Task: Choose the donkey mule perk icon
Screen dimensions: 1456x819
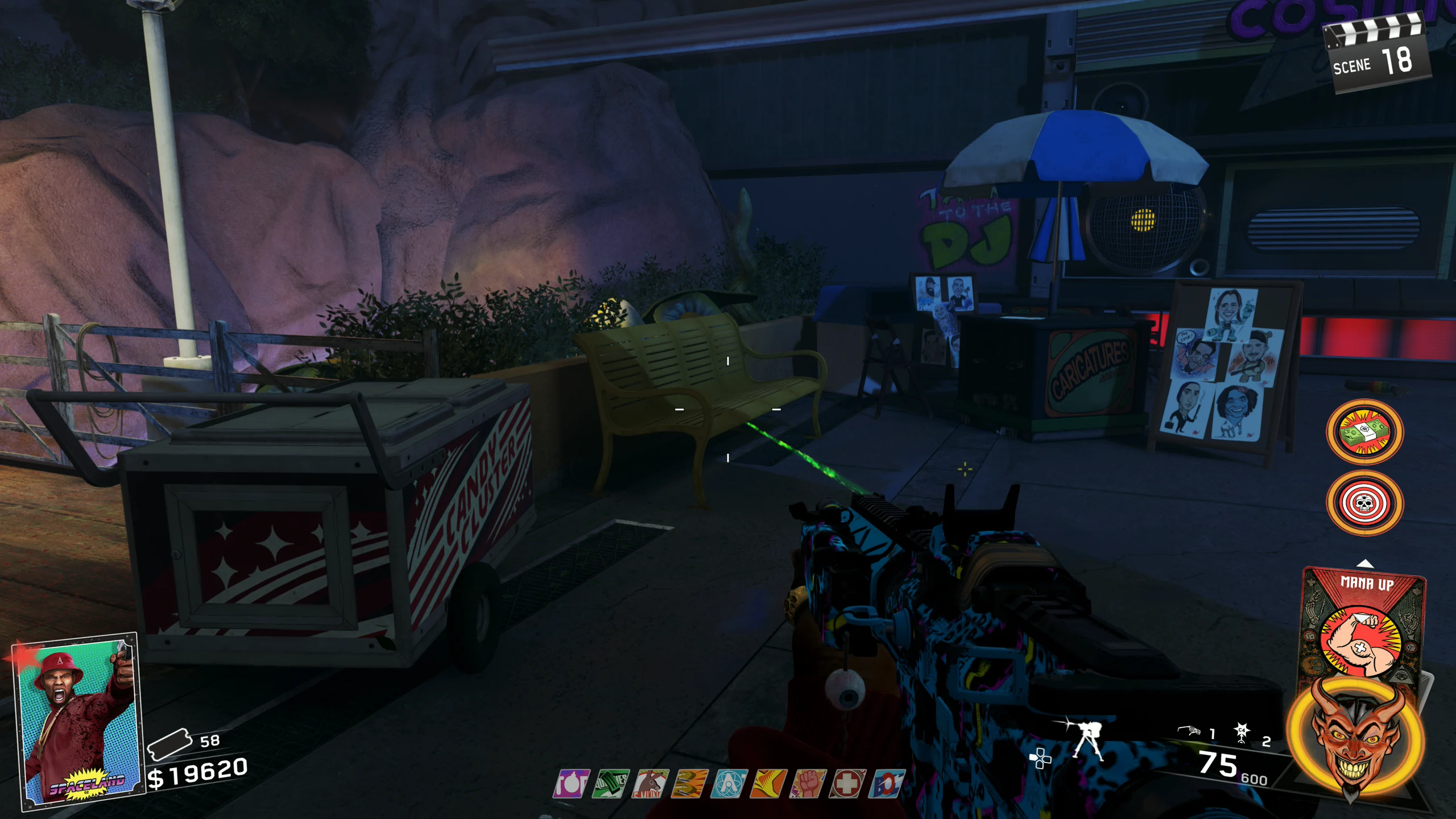Action: (650, 784)
